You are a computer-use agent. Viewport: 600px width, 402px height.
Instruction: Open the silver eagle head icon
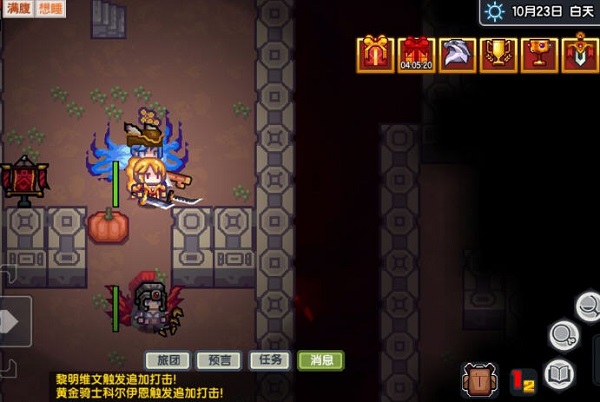456,53
